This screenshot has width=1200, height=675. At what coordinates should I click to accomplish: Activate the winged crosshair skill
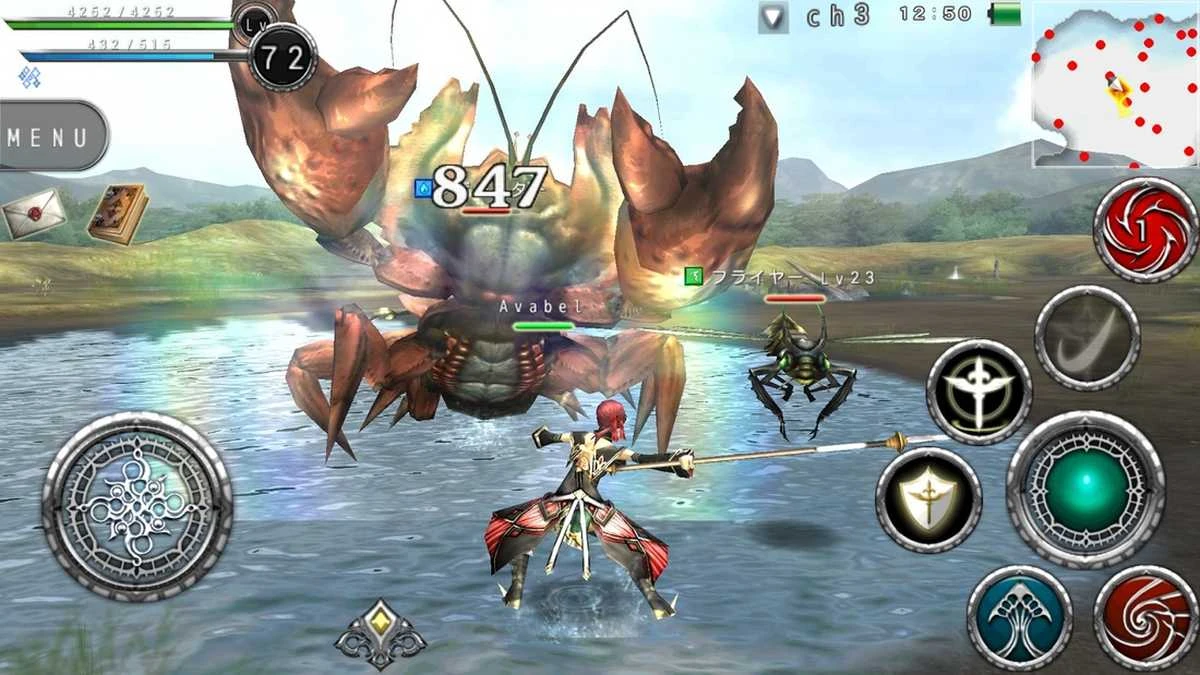click(979, 391)
